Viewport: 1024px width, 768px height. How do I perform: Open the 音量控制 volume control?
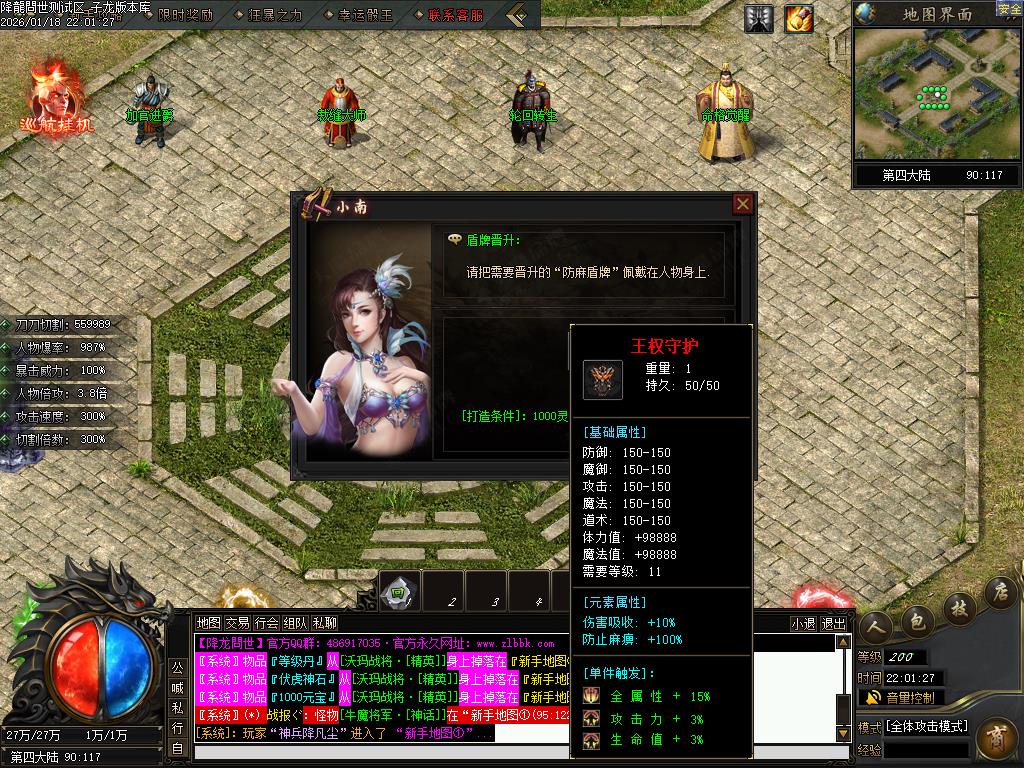(x=900, y=697)
